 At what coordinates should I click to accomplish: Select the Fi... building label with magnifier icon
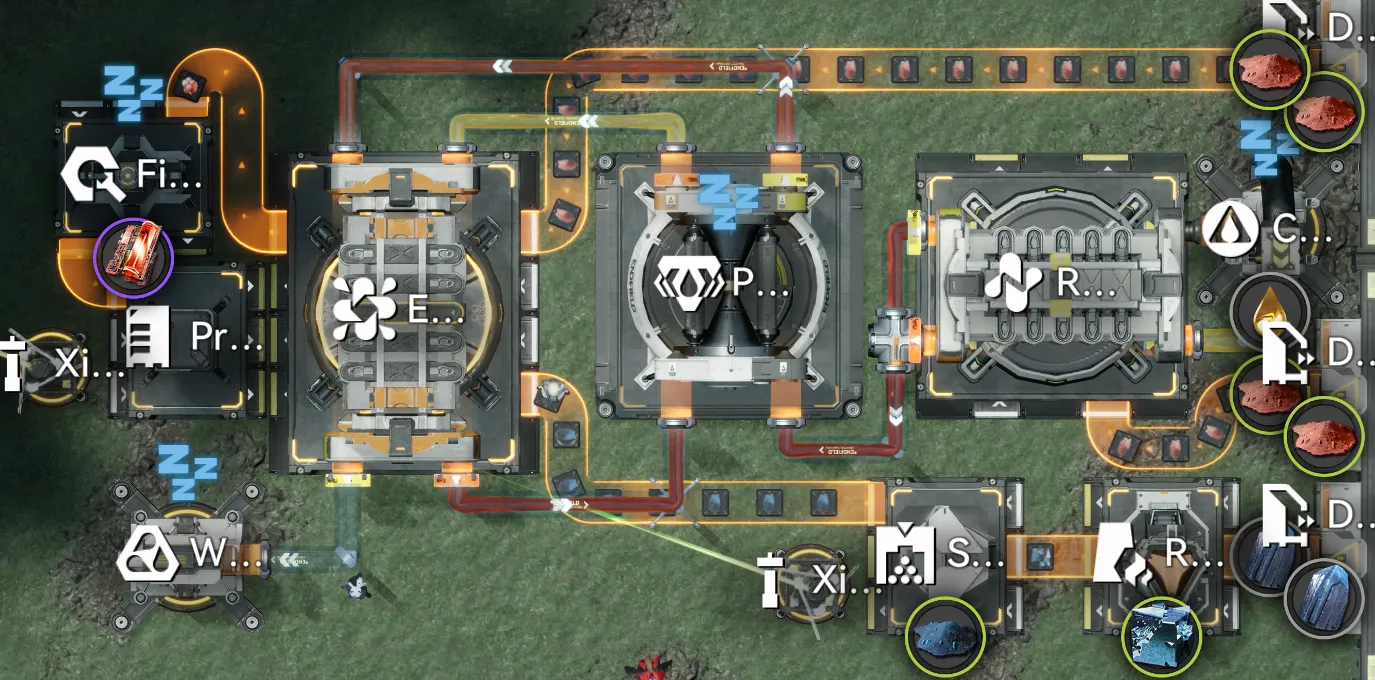(x=131, y=177)
